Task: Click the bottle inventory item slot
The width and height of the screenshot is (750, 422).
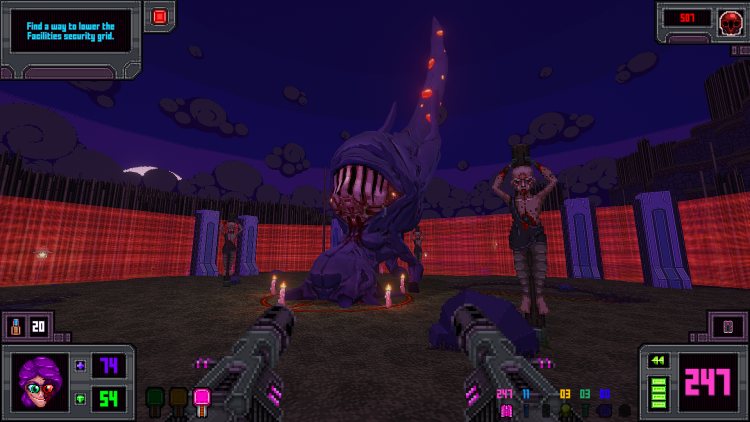Action: click(x=17, y=326)
